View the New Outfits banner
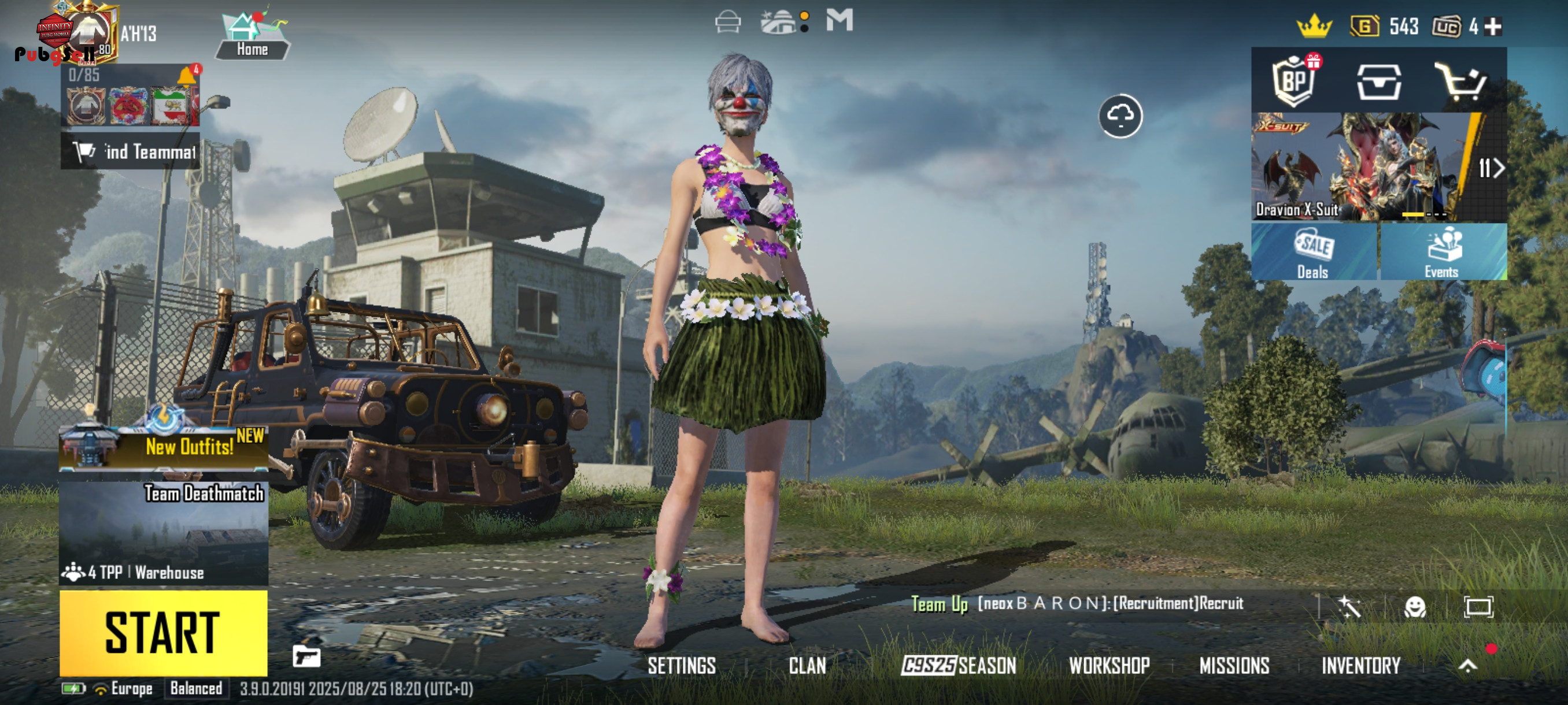1568x705 pixels. 163,447
